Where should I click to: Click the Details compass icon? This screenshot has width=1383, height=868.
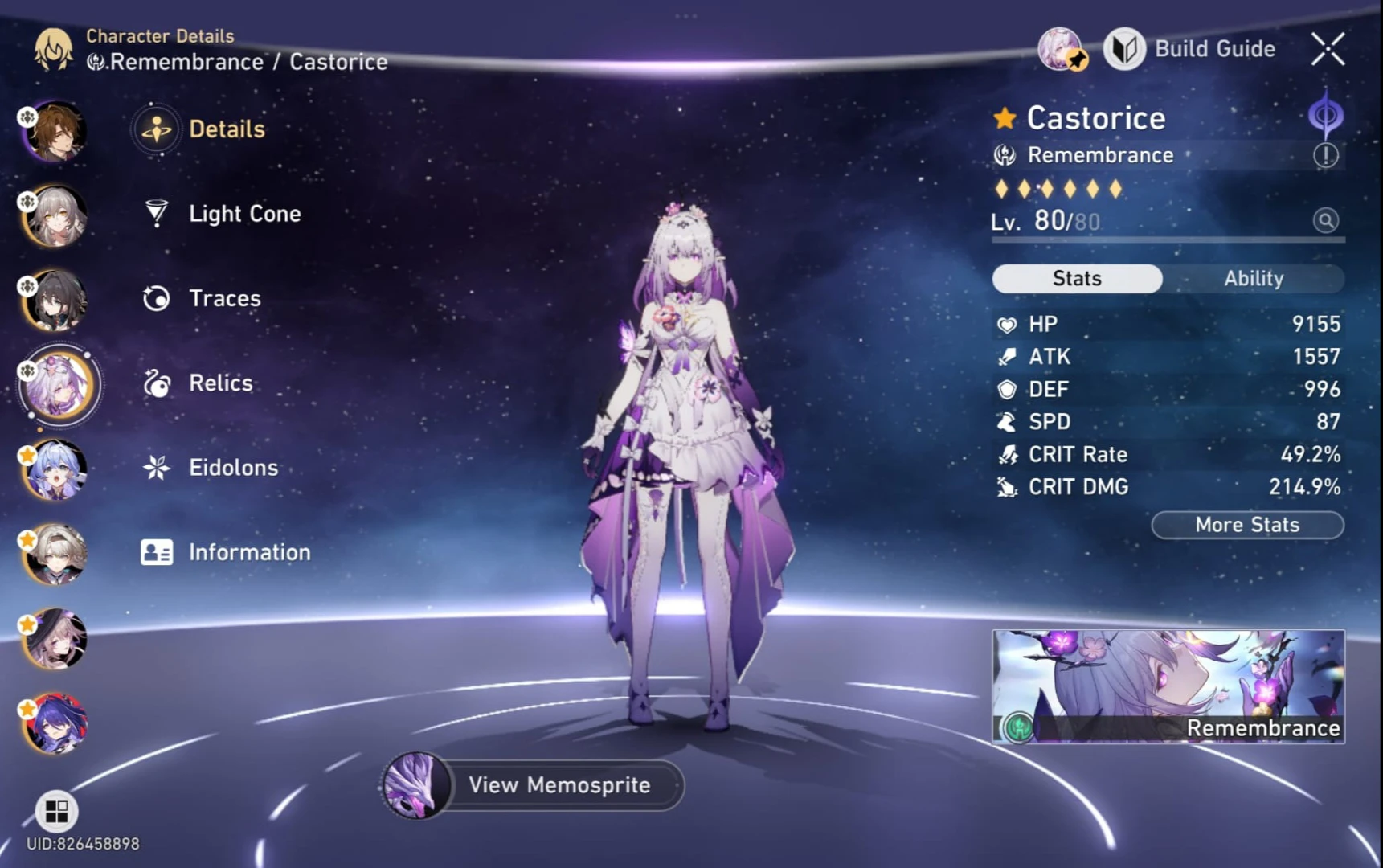[x=158, y=129]
